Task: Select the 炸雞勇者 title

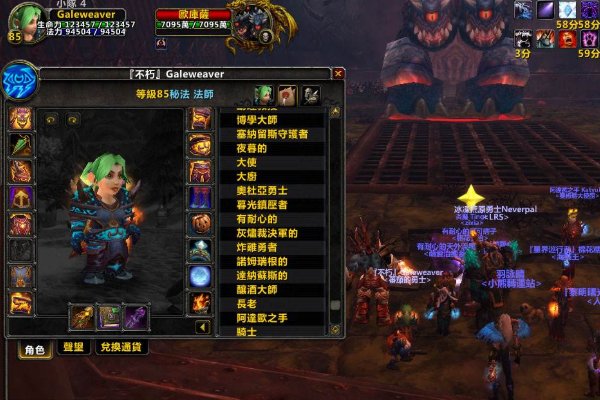Action: [257, 247]
